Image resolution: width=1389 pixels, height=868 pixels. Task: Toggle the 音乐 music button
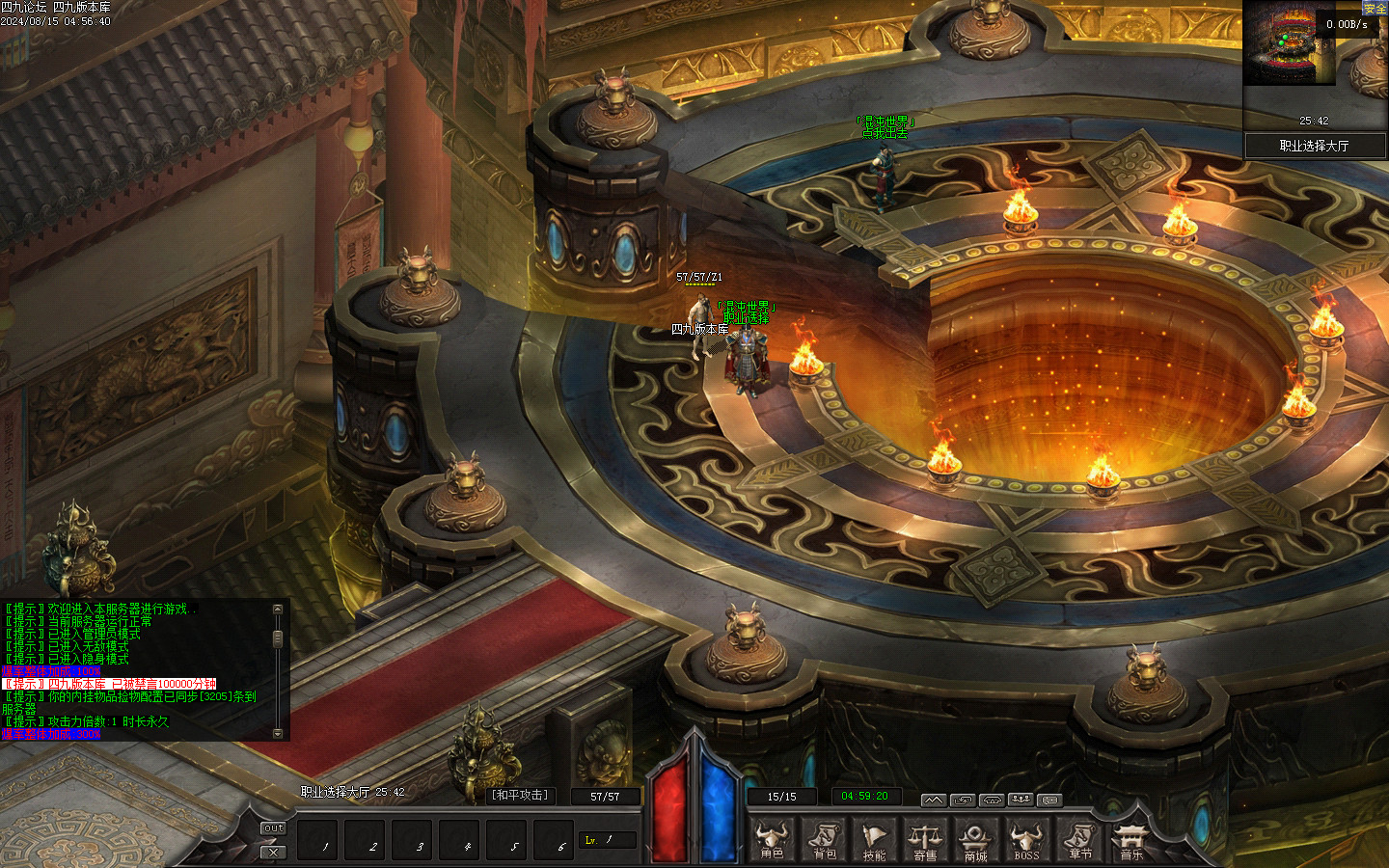(1130, 839)
